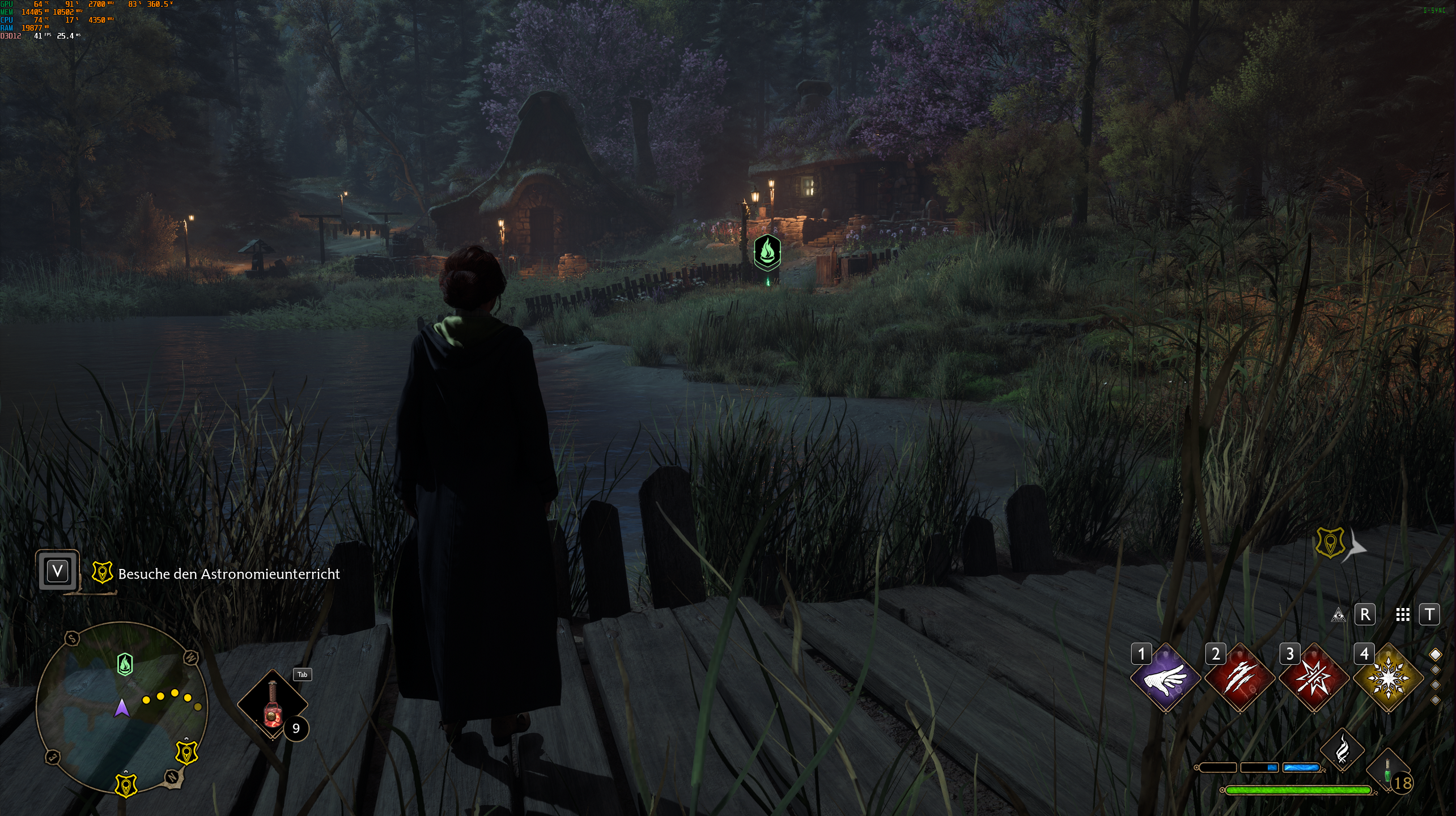Click the purple player arrow on the minimap
Viewport: 1456px width, 816px height.
121,708
